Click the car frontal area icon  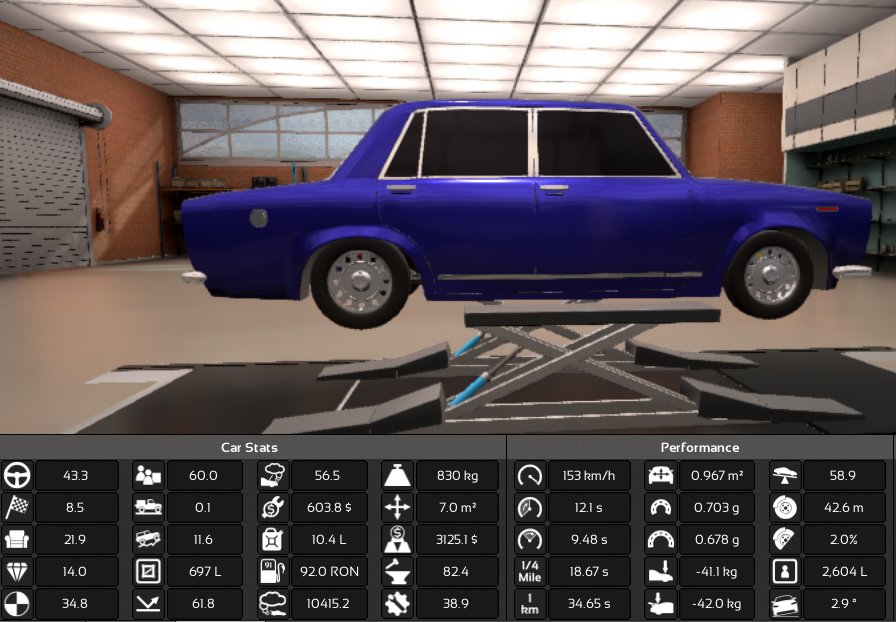pos(660,476)
